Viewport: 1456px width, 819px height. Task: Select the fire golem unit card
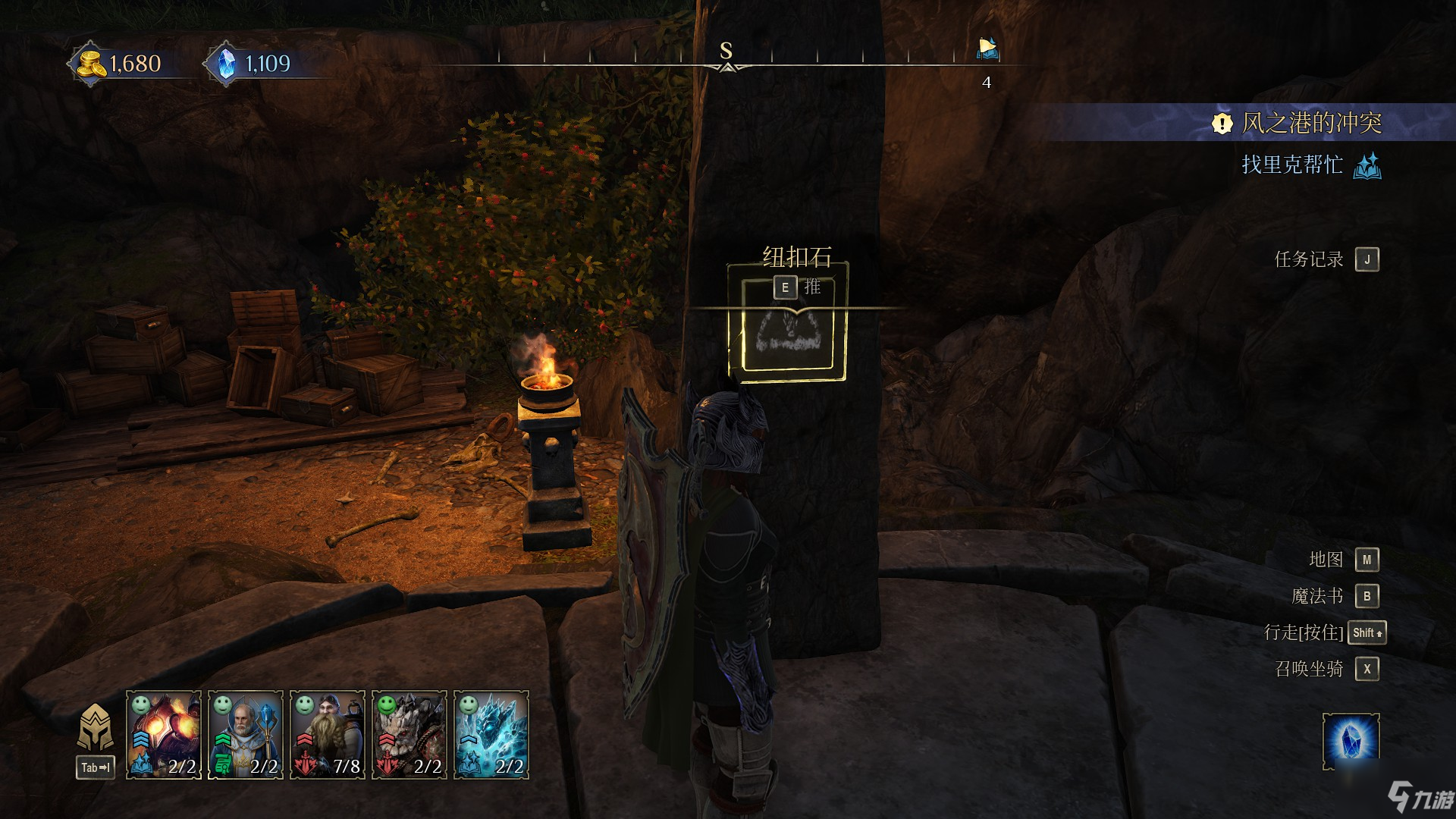[164, 734]
